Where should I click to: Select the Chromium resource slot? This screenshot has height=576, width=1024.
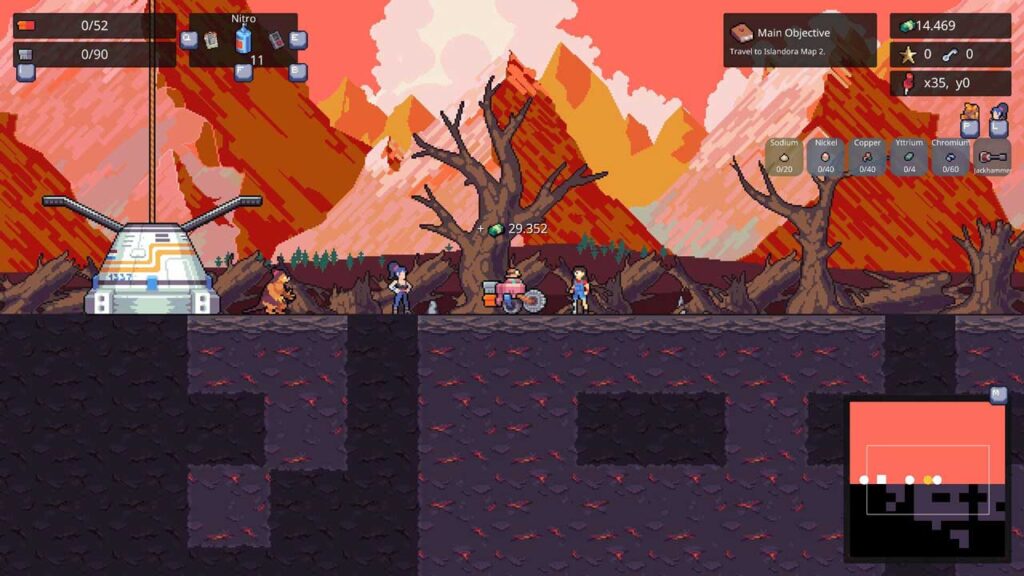coord(950,157)
